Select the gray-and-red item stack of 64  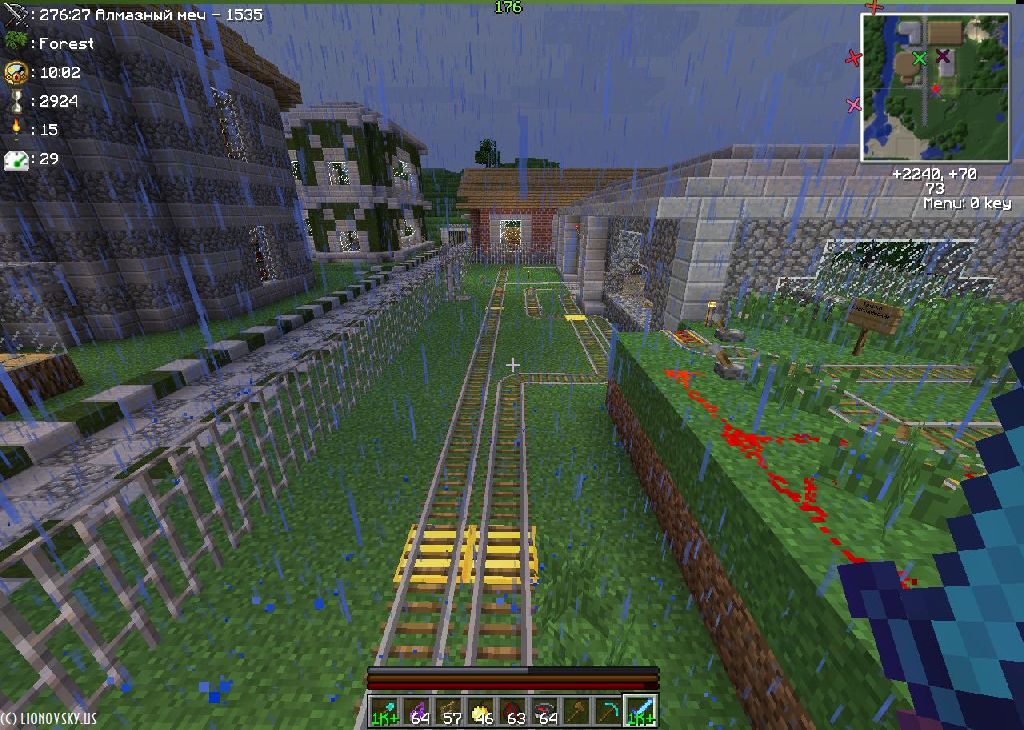tap(547, 711)
